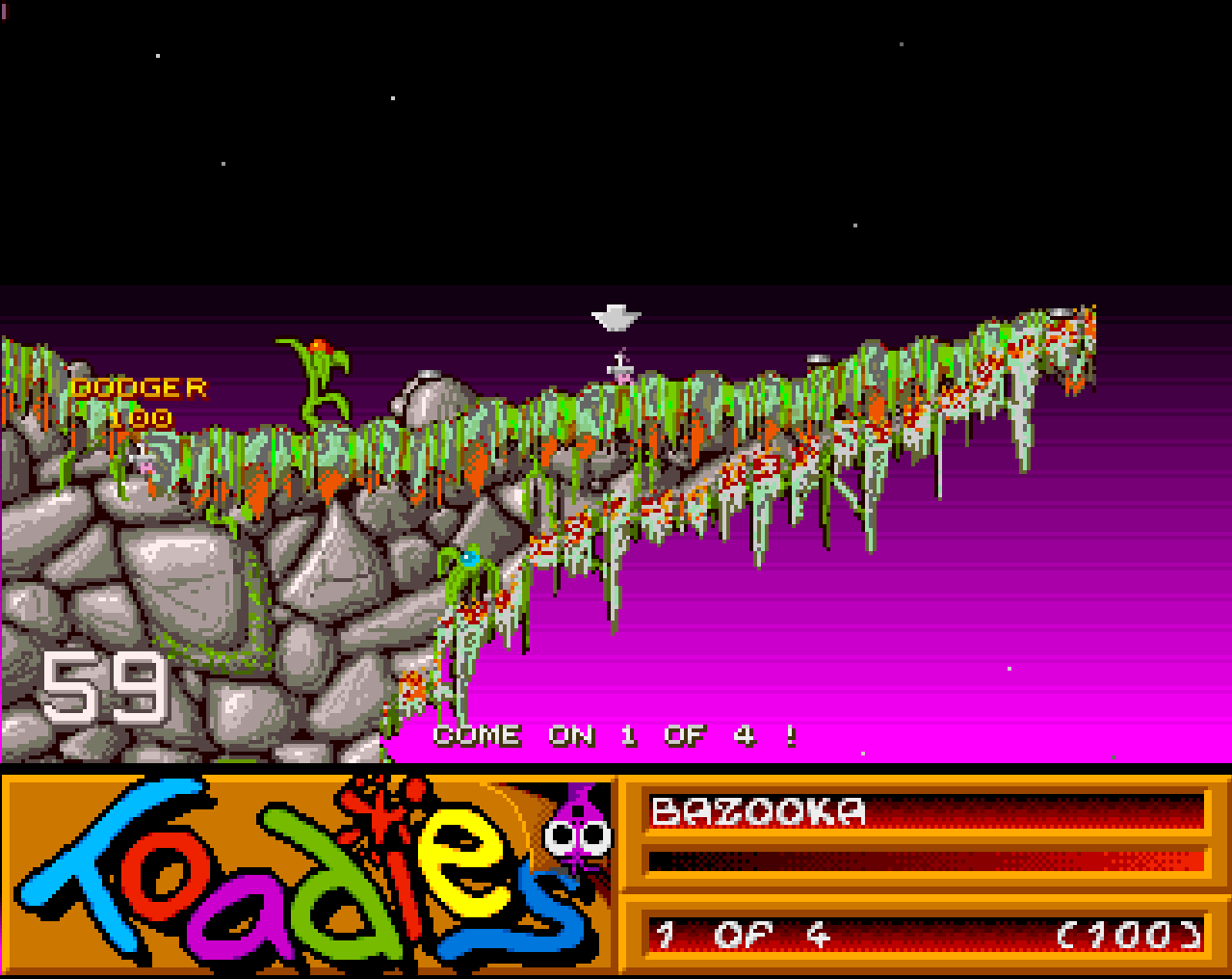Select the Bazooka weapon panel
The width and height of the screenshot is (1232, 979).
click(x=926, y=811)
